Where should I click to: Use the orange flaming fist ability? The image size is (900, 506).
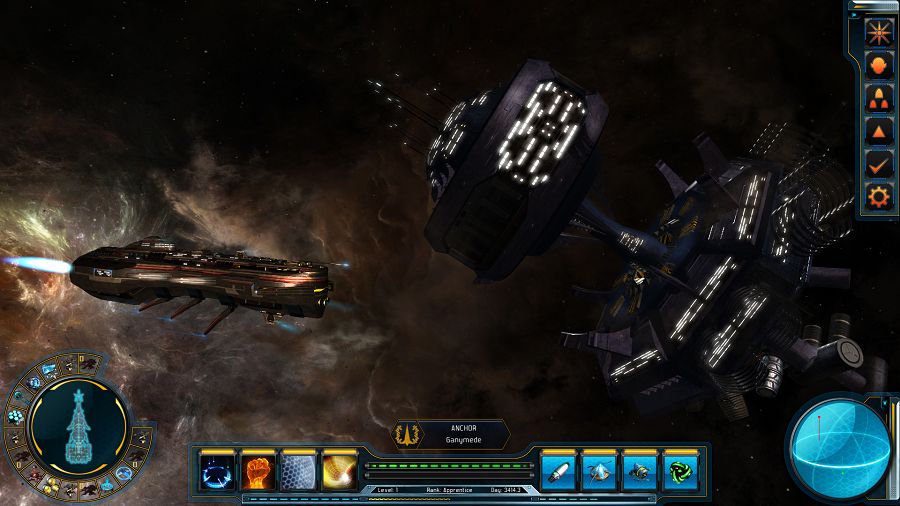(x=258, y=471)
